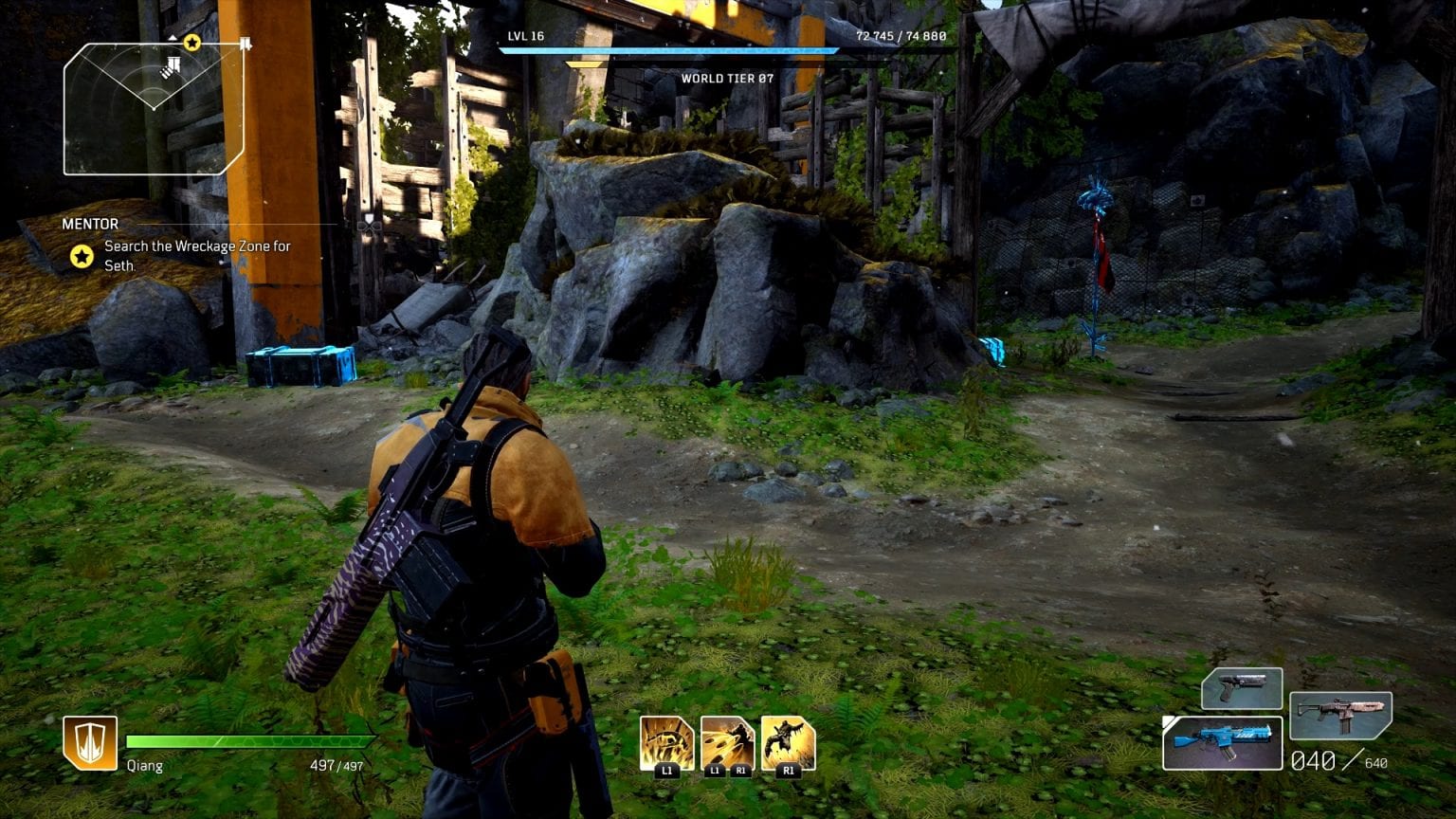Select the first skill icon with L1 prompt
The width and height of the screenshot is (1456, 819).
[668, 745]
